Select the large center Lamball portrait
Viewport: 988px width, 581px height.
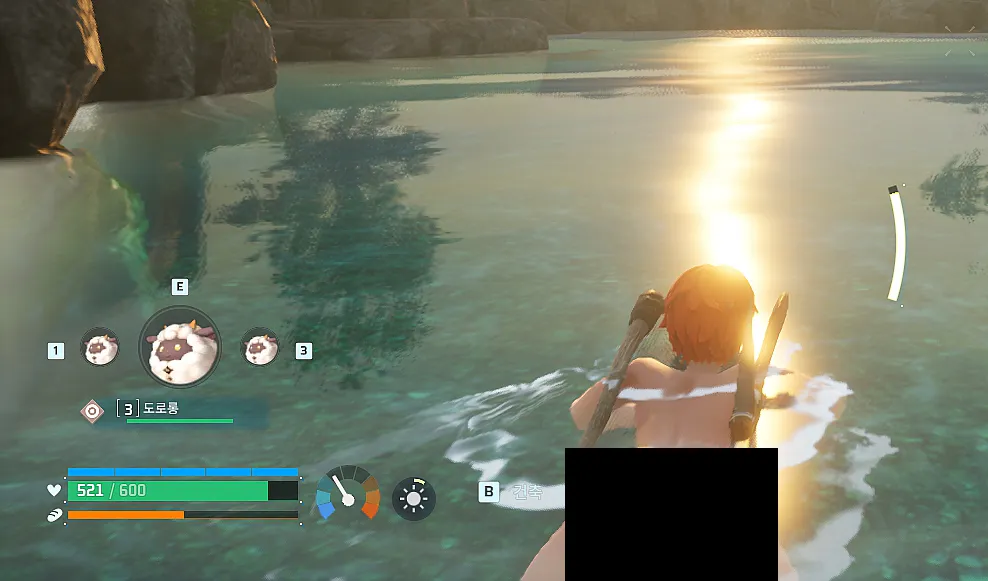pos(179,346)
